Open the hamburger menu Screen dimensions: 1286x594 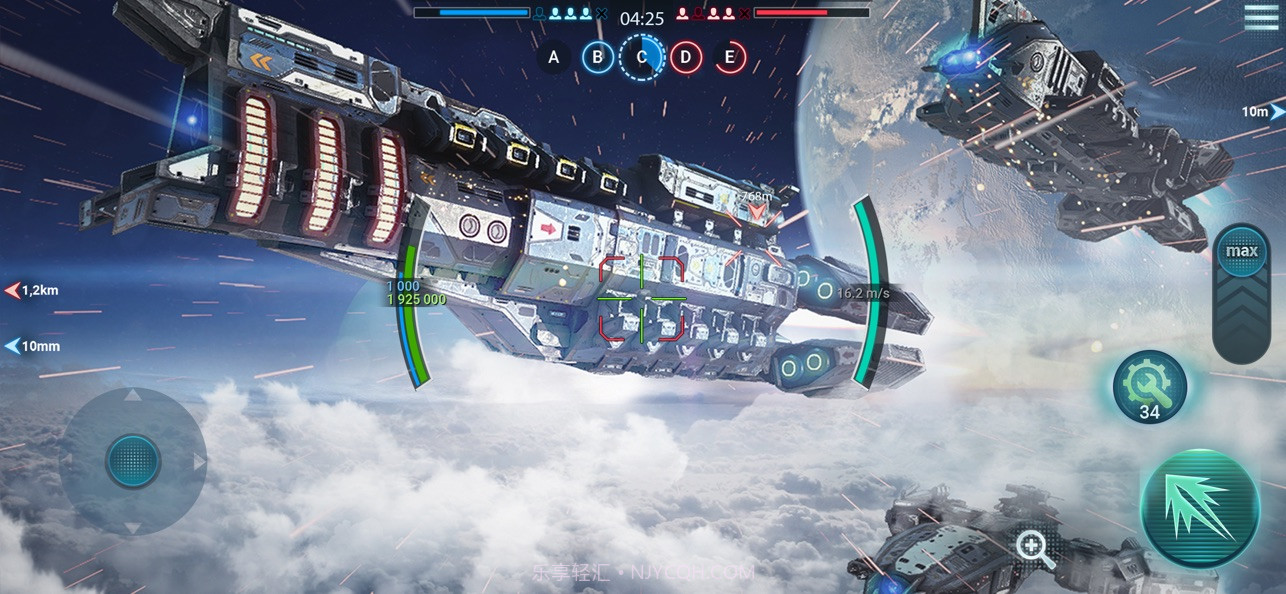1260,17
